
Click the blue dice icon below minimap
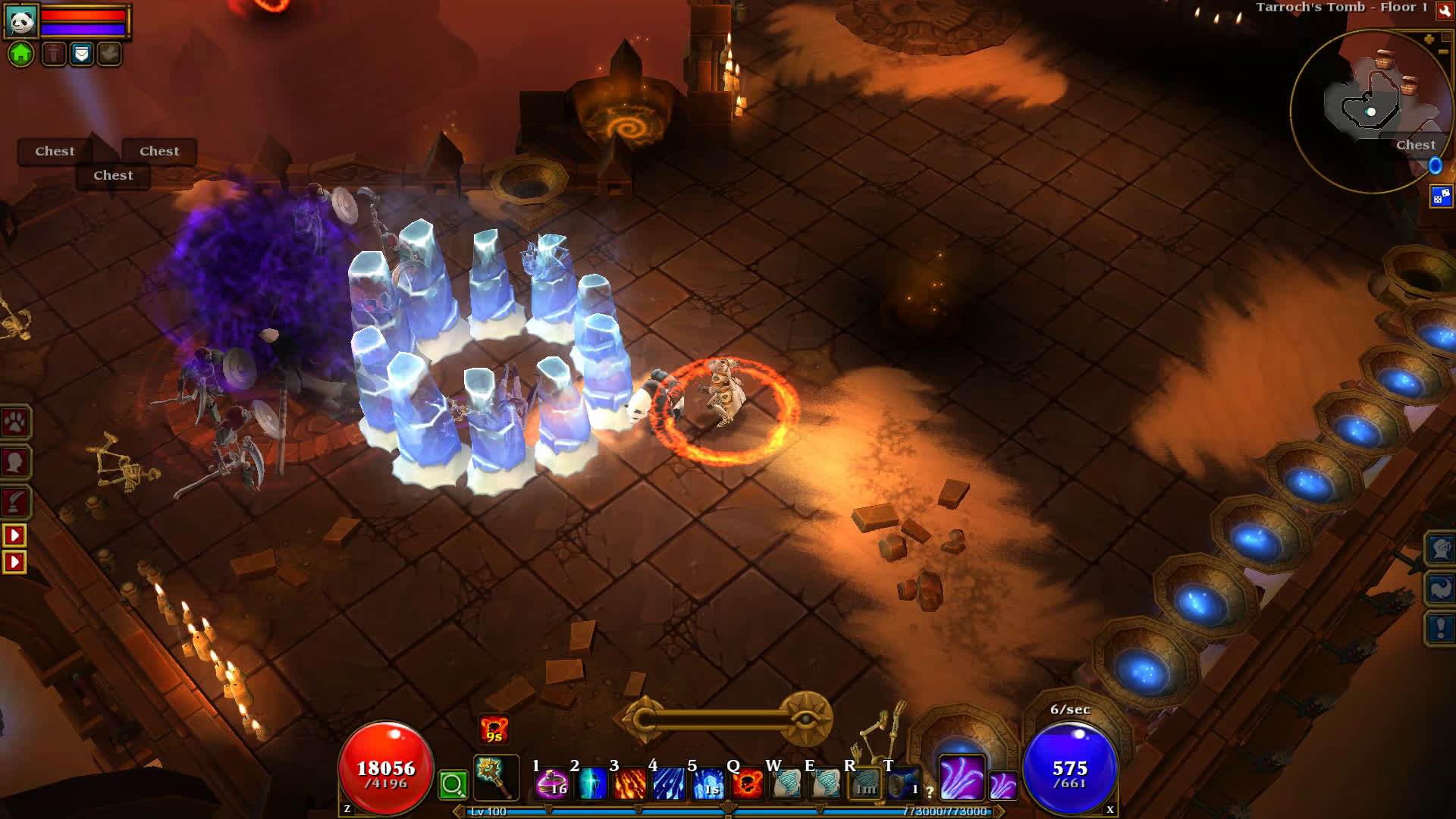coord(1440,196)
